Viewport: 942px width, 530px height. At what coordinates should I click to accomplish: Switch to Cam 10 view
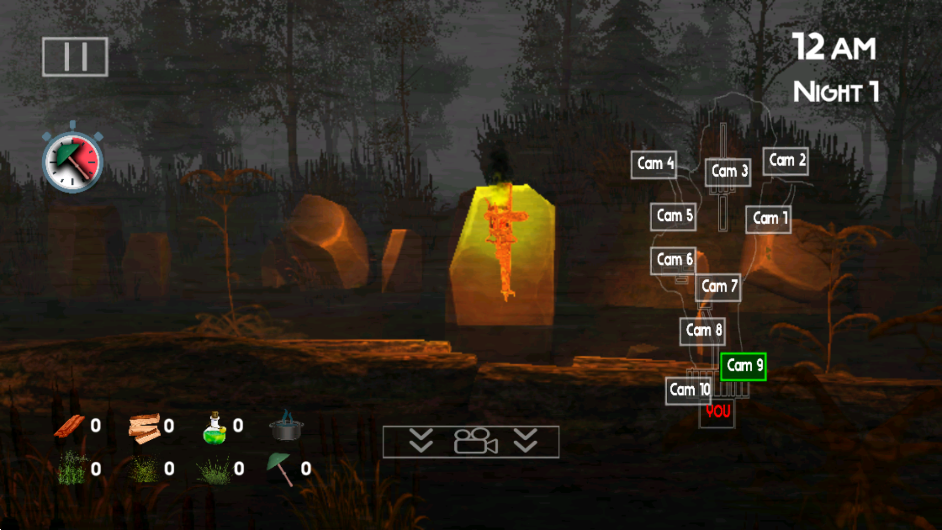690,390
